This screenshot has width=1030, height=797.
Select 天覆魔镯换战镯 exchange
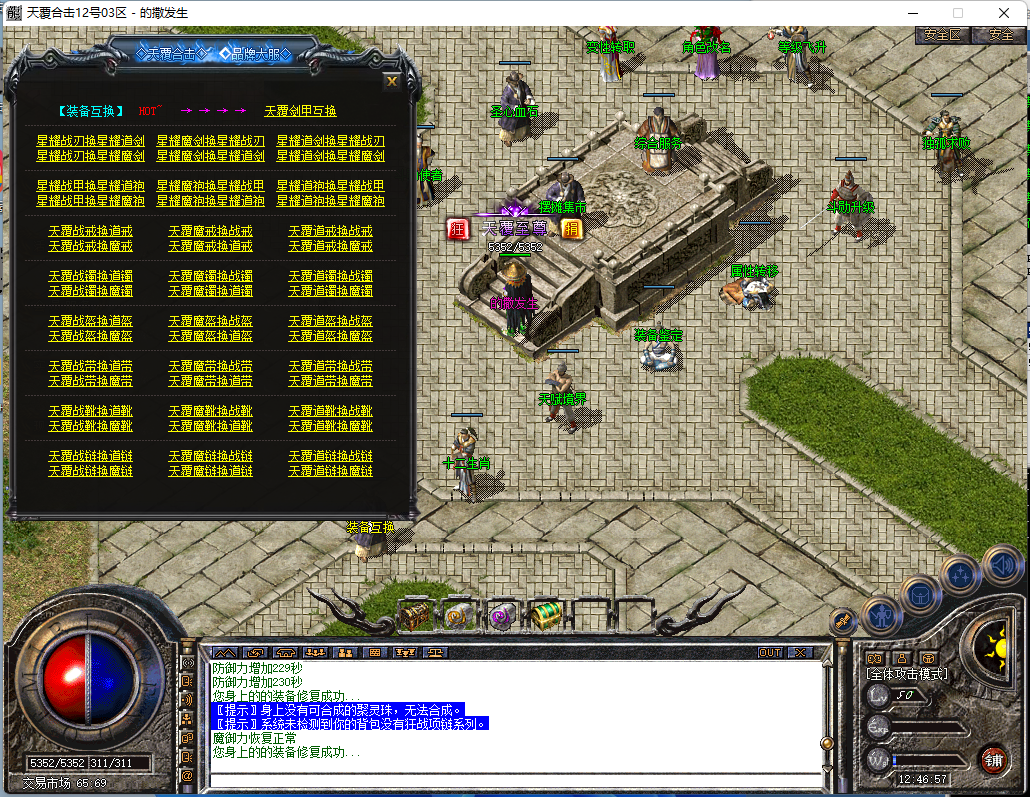point(210,276)
